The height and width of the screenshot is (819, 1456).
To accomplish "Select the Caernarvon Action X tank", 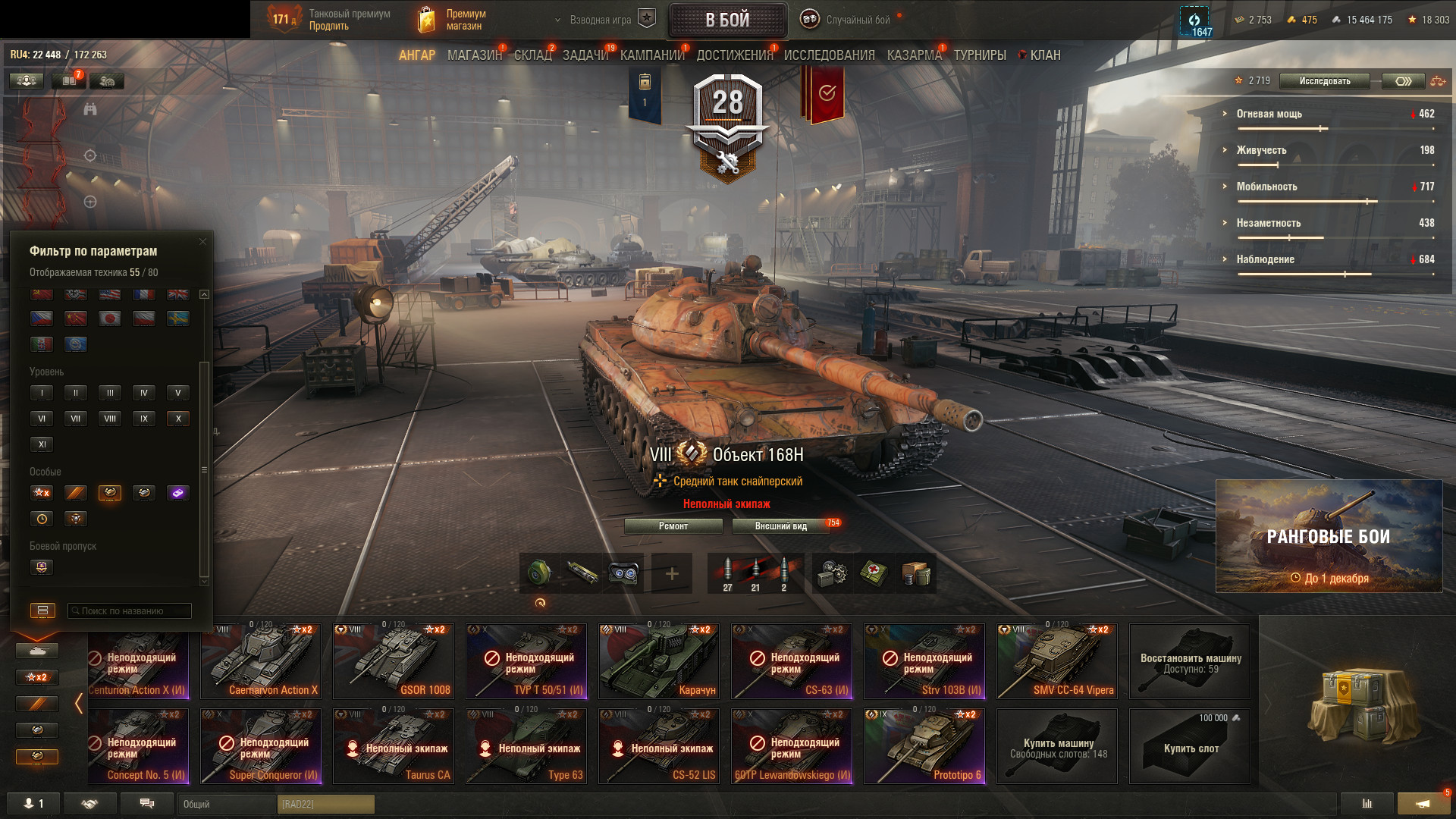I will (x=260, y=661).
